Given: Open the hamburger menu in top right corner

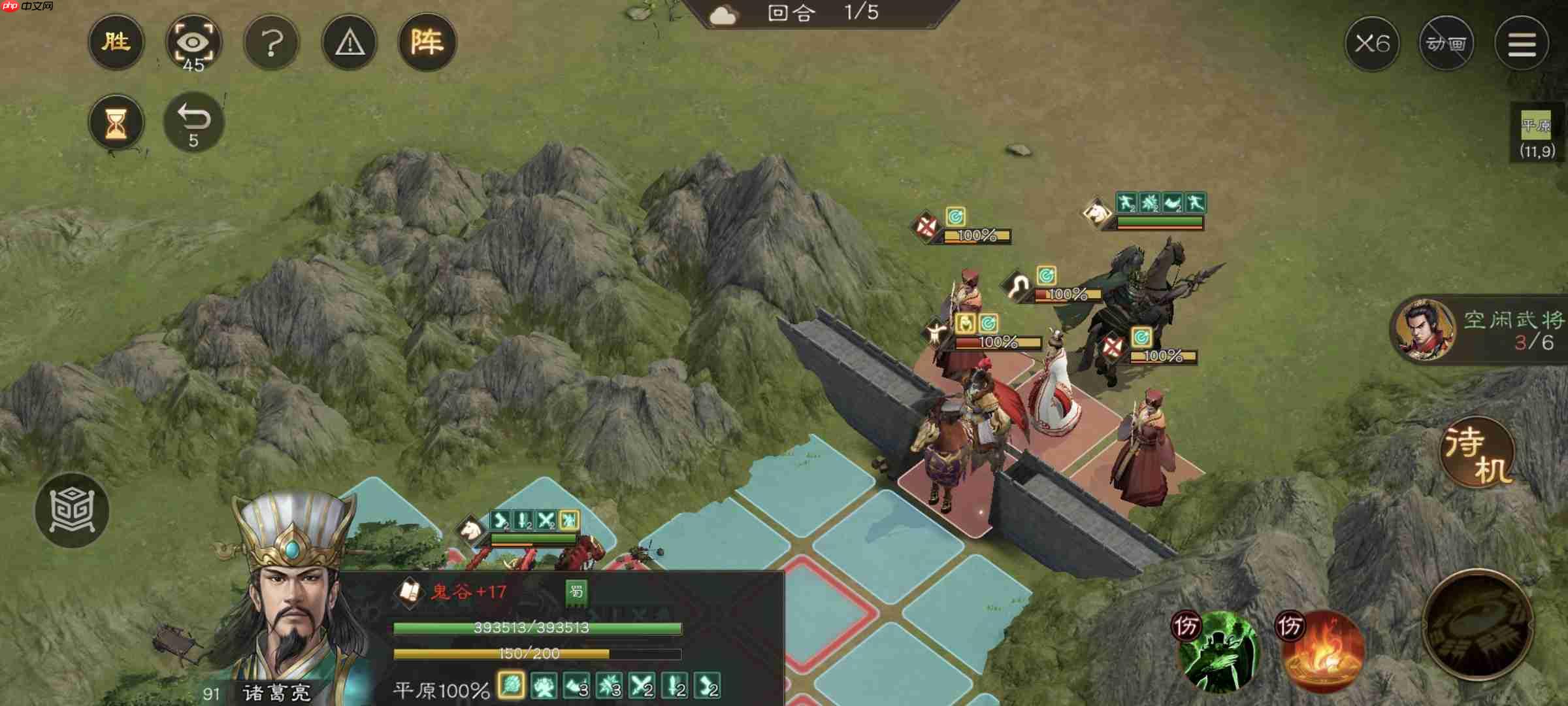Looking at the screenshot, I should coord(1522,44).
